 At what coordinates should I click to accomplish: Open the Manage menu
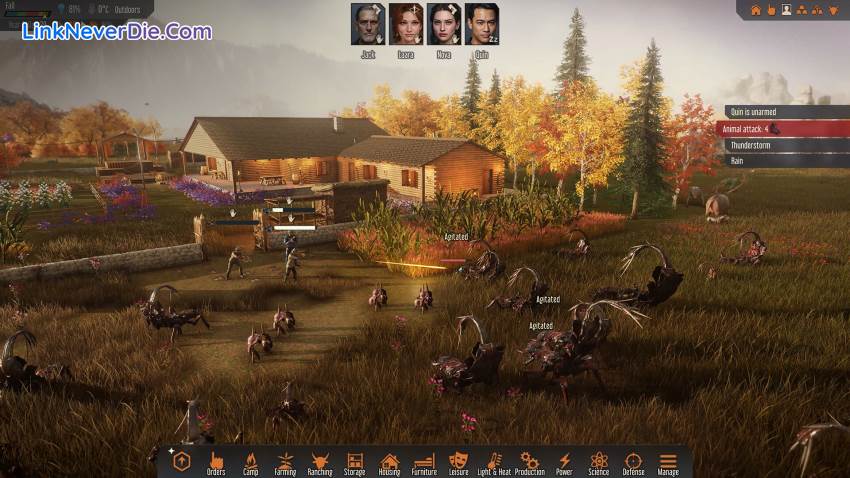(x=668, y=461)
